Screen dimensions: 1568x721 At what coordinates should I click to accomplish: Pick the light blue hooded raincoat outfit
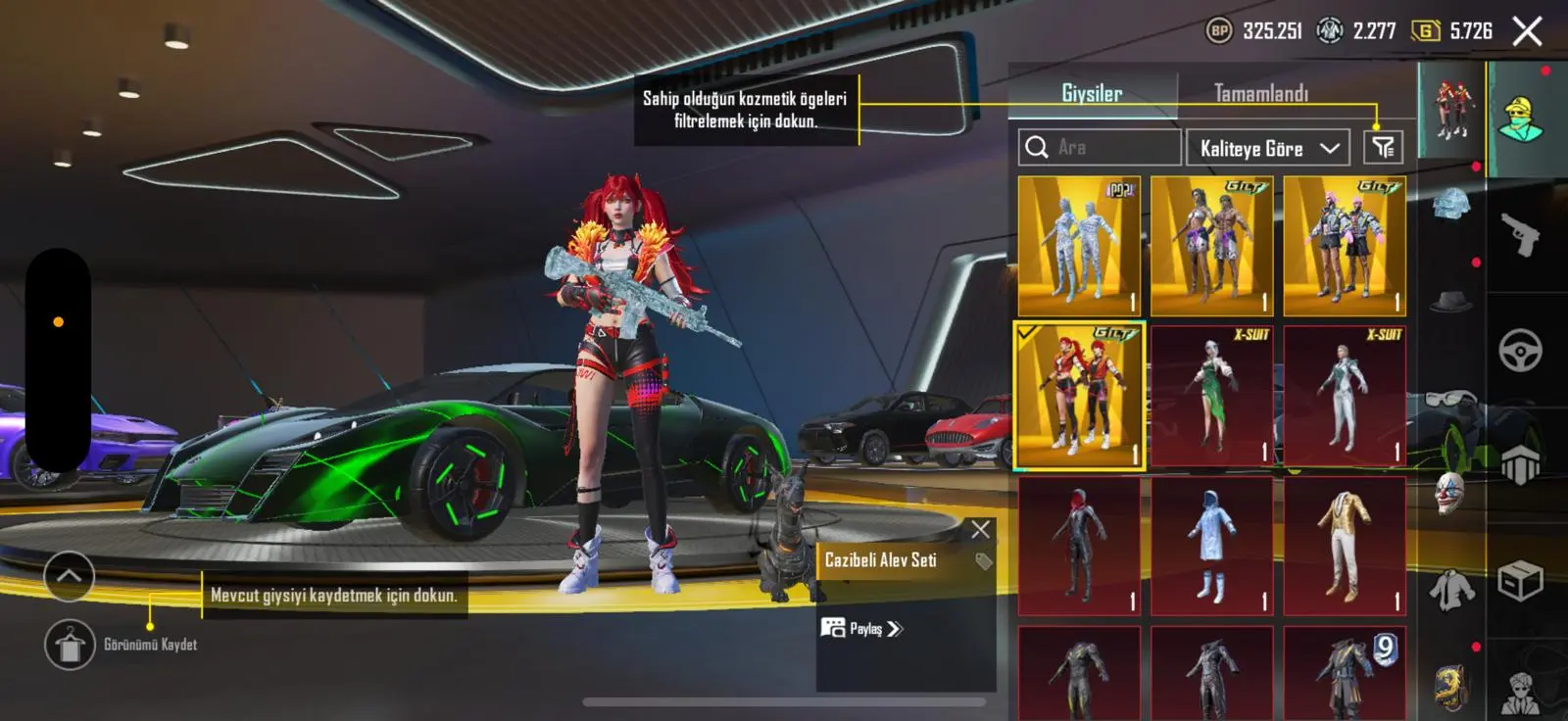[x=1211, y=546]
